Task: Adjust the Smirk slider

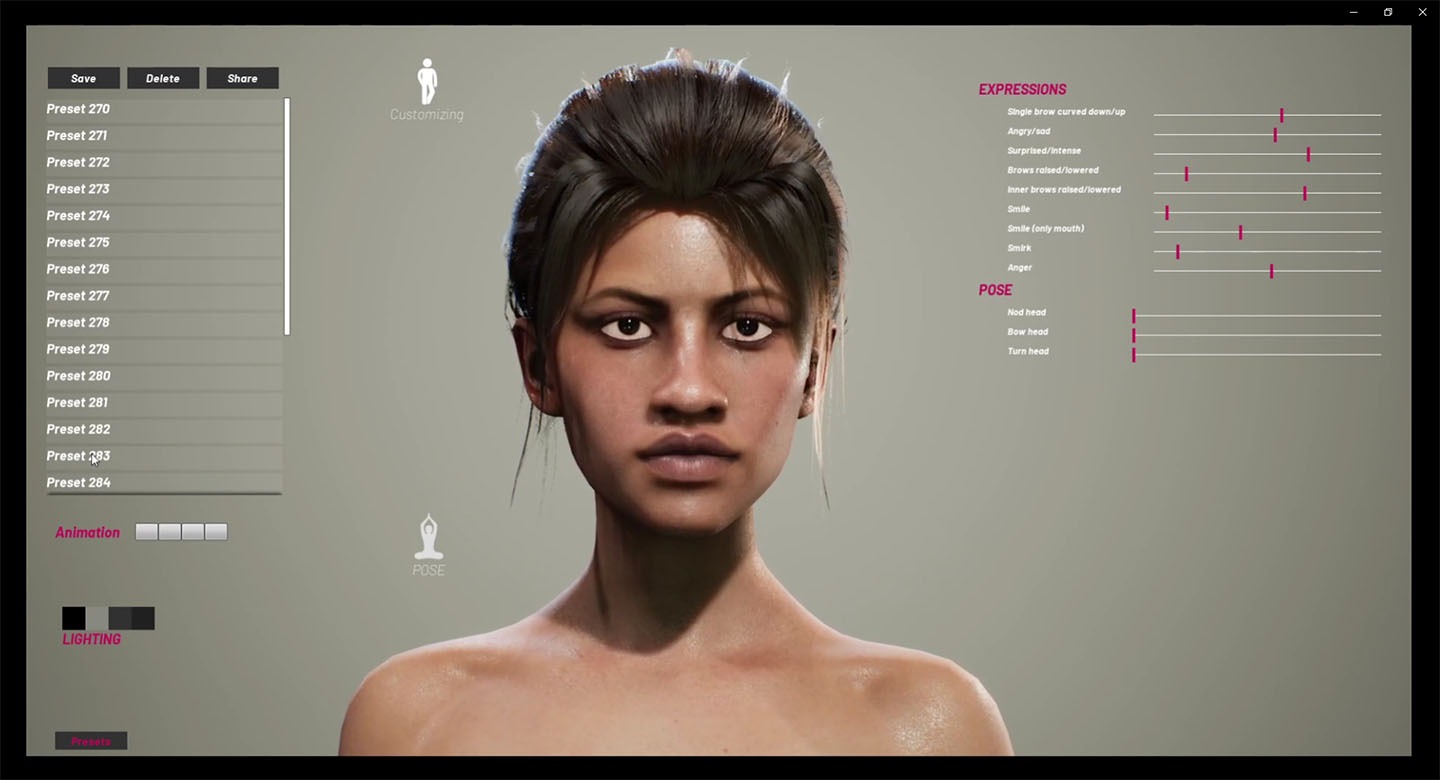Action: point(1178,252)
